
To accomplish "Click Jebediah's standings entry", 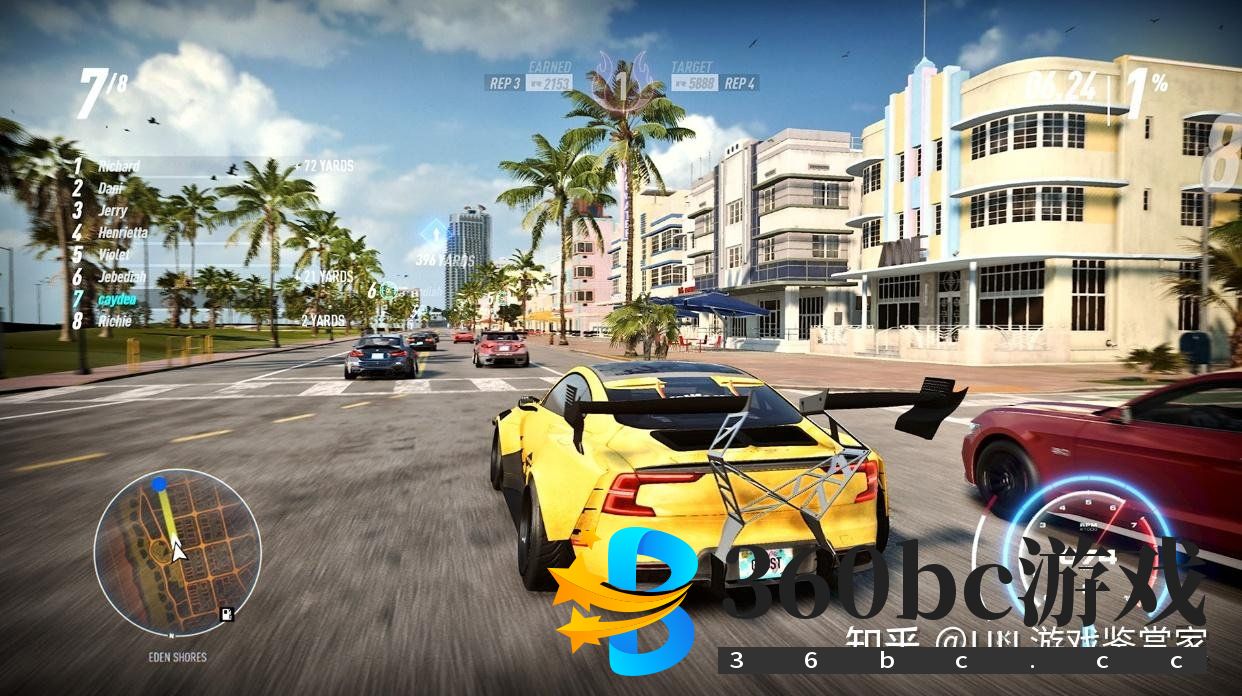I will coord(122,277).
